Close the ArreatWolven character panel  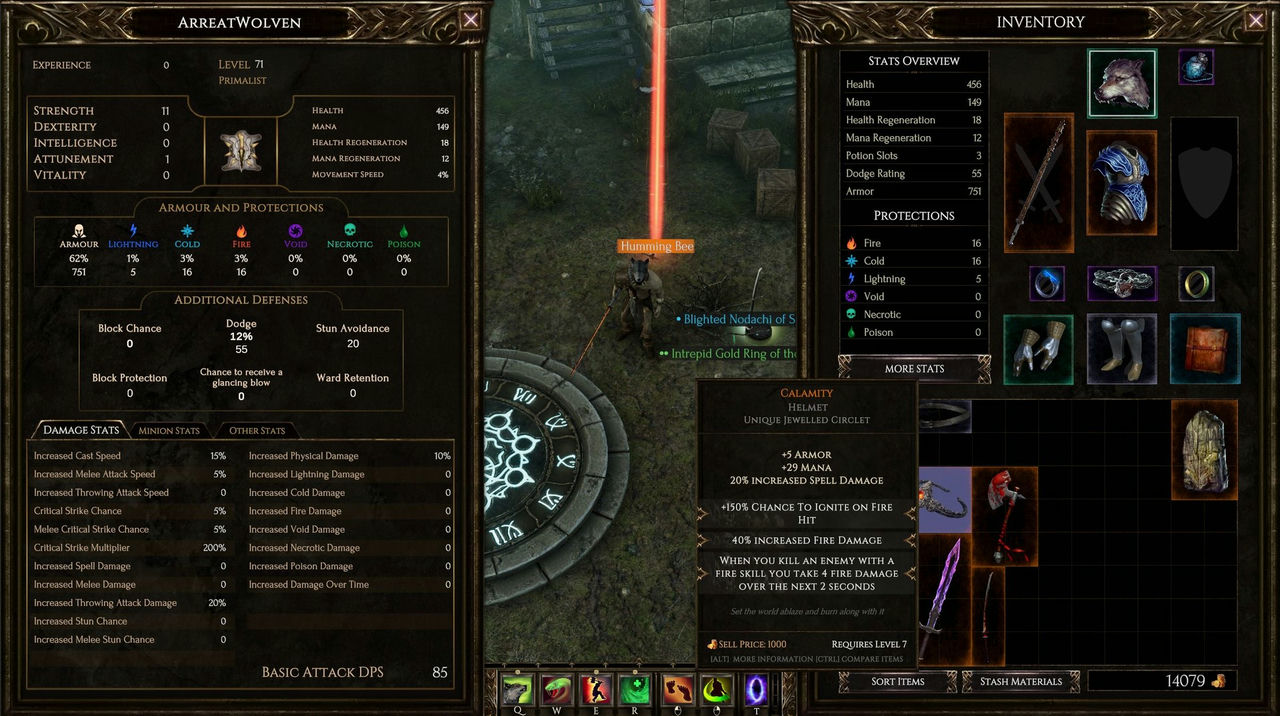click(471, 20)
